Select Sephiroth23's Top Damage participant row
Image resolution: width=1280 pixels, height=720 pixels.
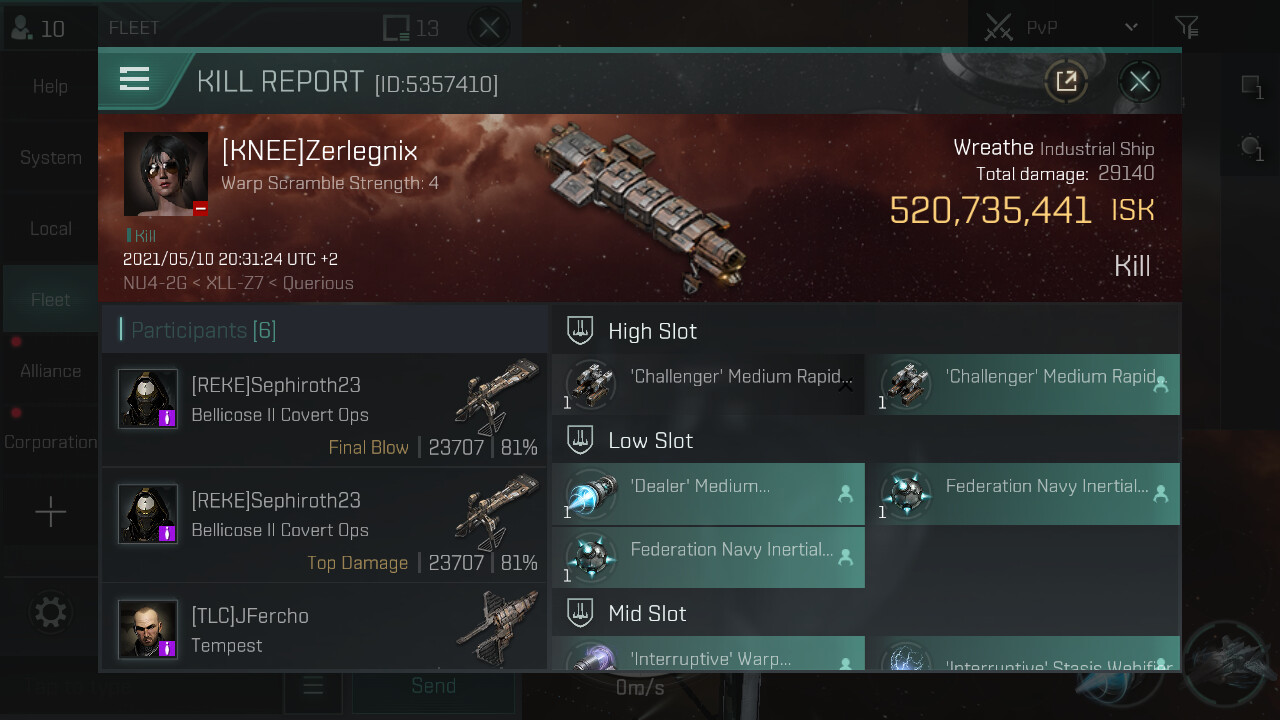click(326, 525)
